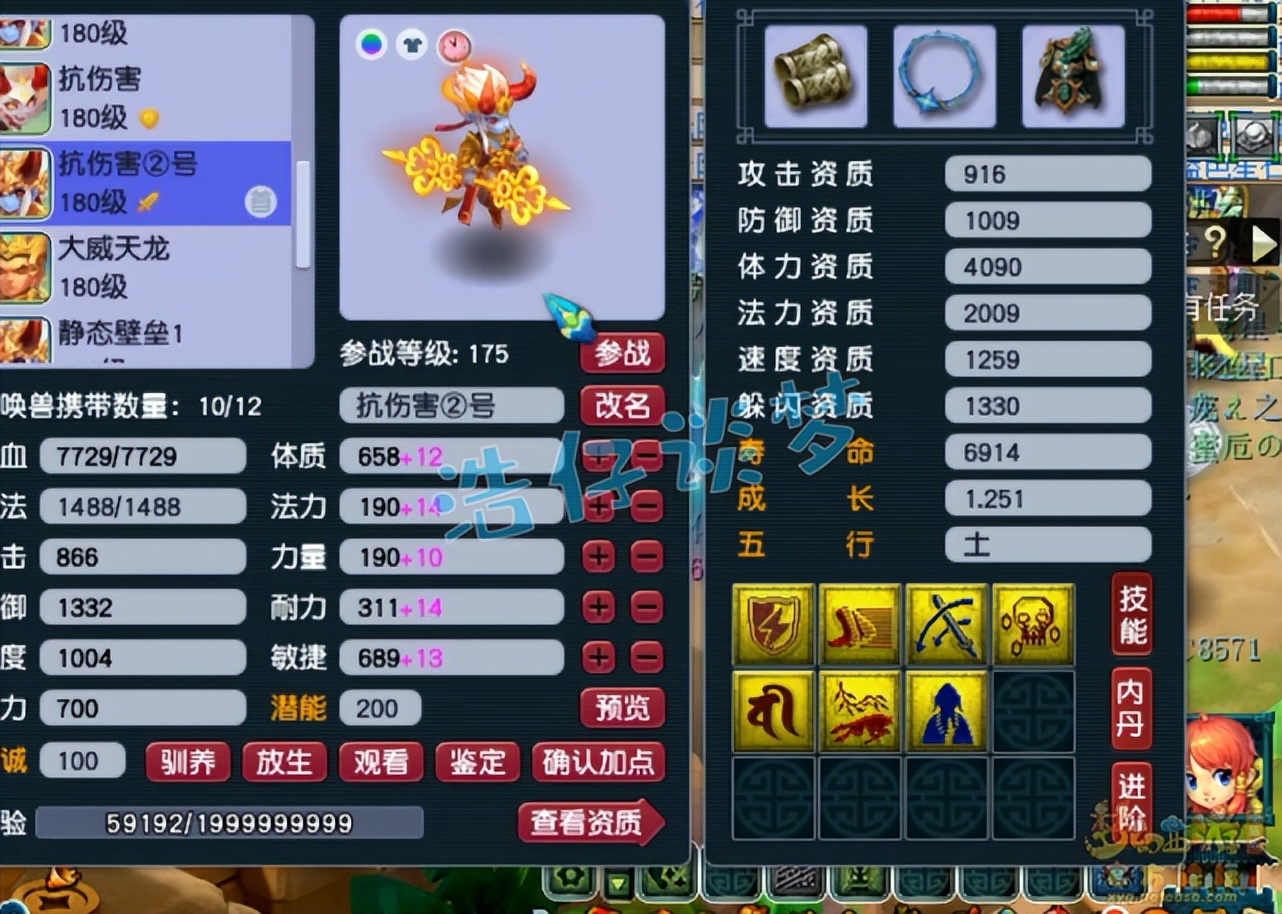Expand the yellow arrow panel on the right
1282x914 pixels.
1263,242
